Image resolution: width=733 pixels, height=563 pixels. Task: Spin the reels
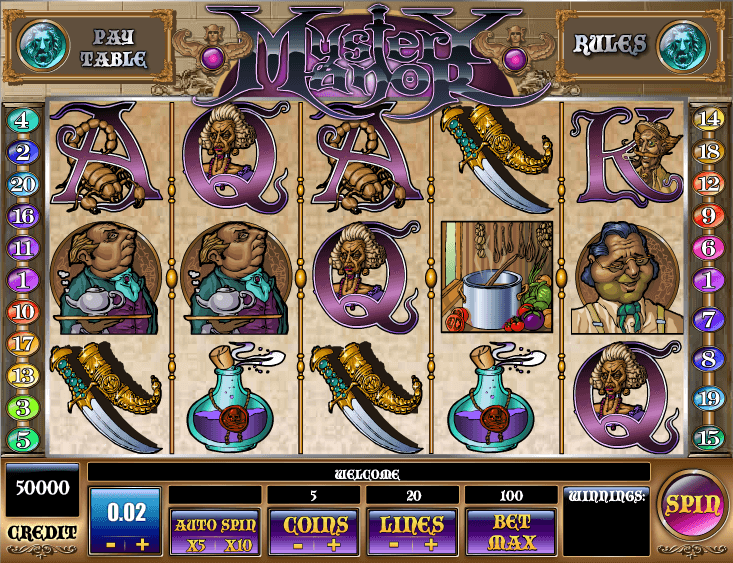tap(694, 505)
